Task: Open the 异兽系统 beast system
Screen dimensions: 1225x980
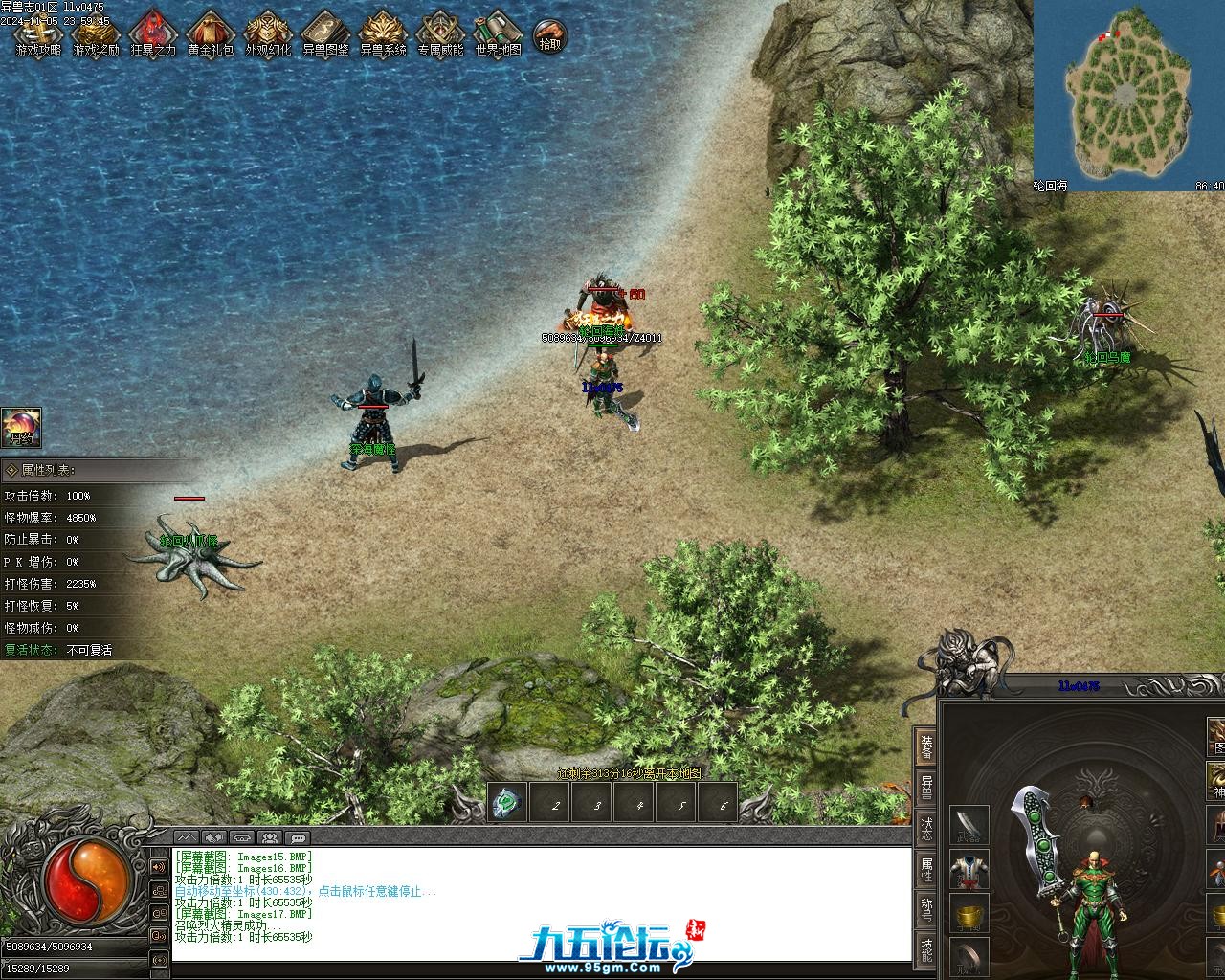Action: (383, 34)
